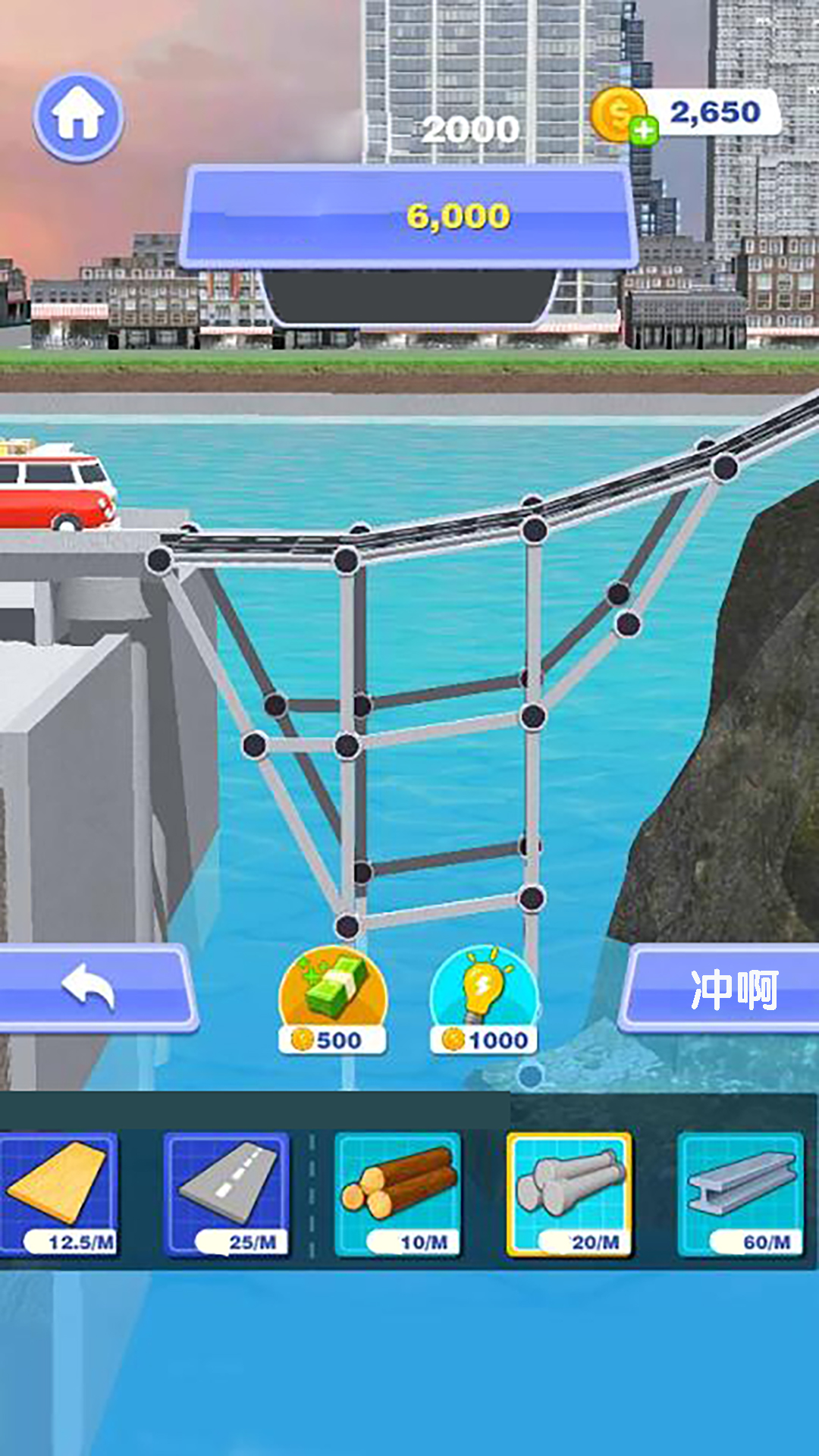Choose the asphalt road 25/M material
Viewport: 819px width, 1456px height.
pyautogui.click(x=226, y=1193)
